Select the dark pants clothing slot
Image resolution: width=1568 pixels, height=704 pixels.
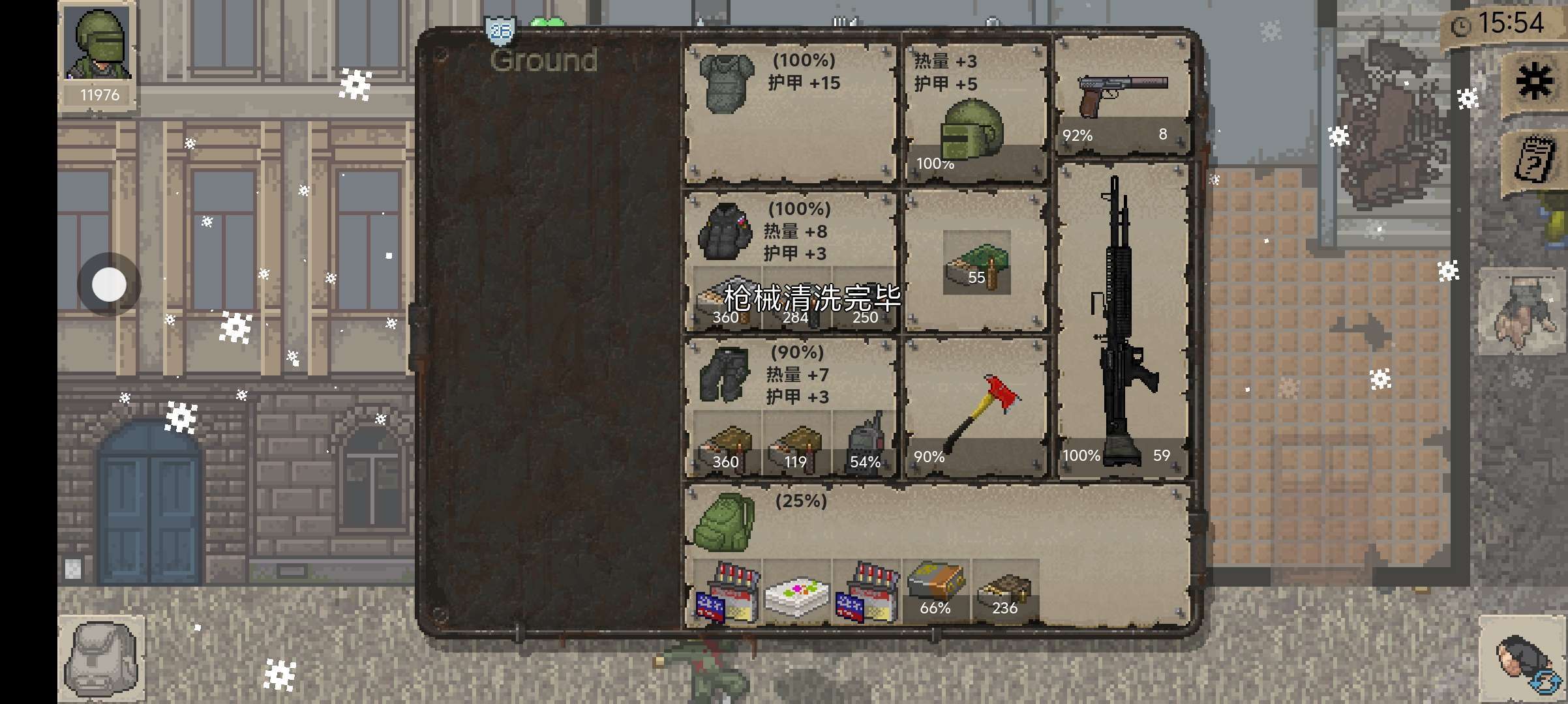pos(723,374)
